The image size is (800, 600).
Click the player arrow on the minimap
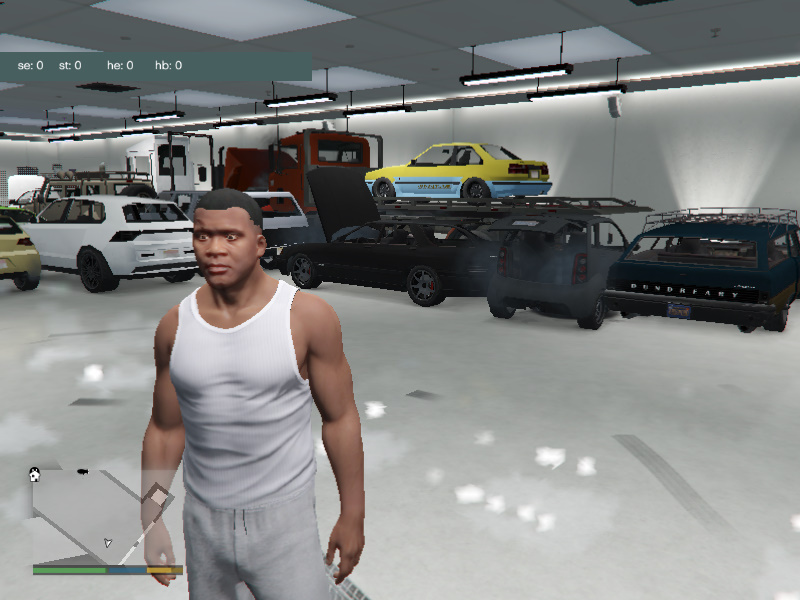pyautogui.click(x=108, y=543)
